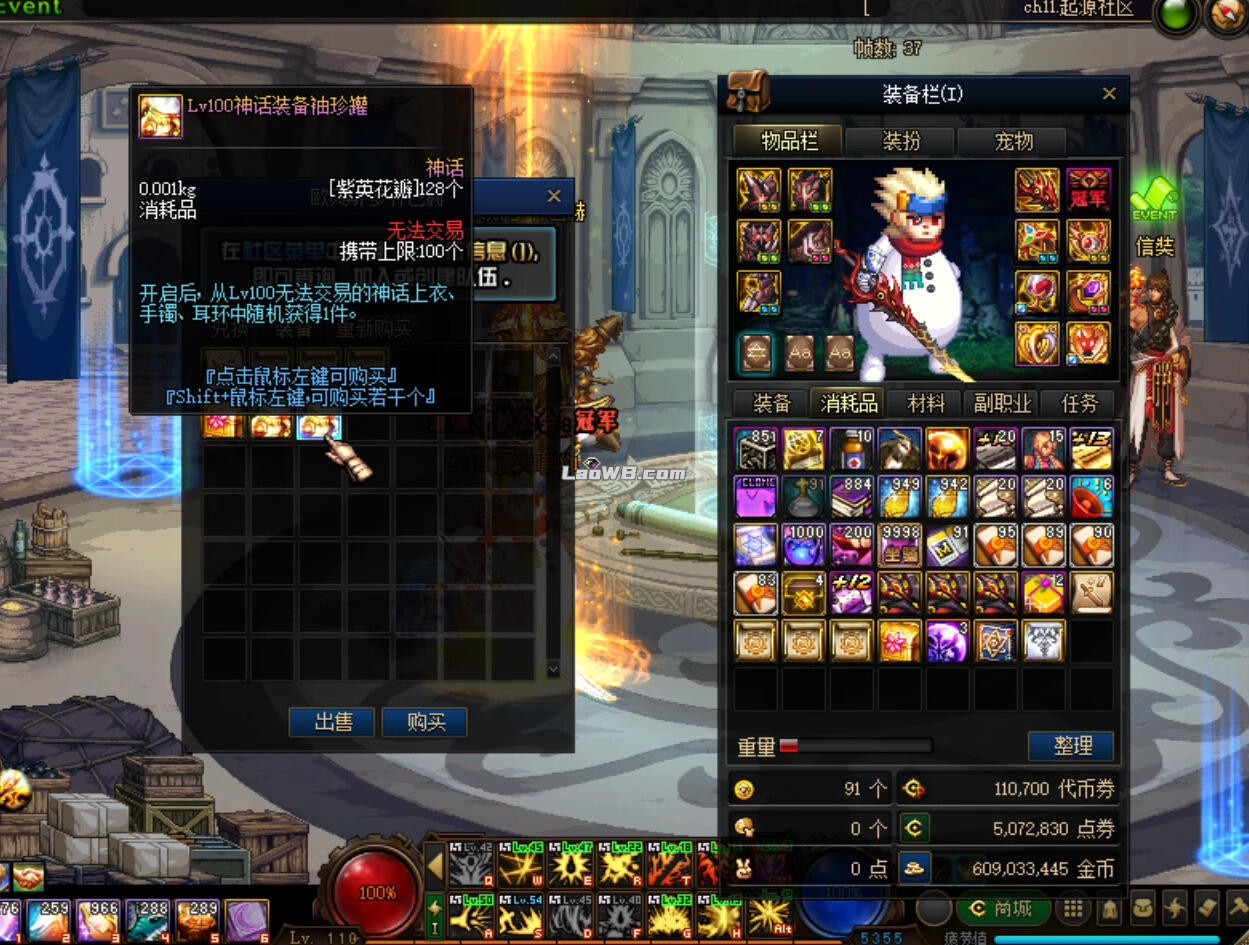
Task: Select the 消耗品 category tab
Action: 848,403
